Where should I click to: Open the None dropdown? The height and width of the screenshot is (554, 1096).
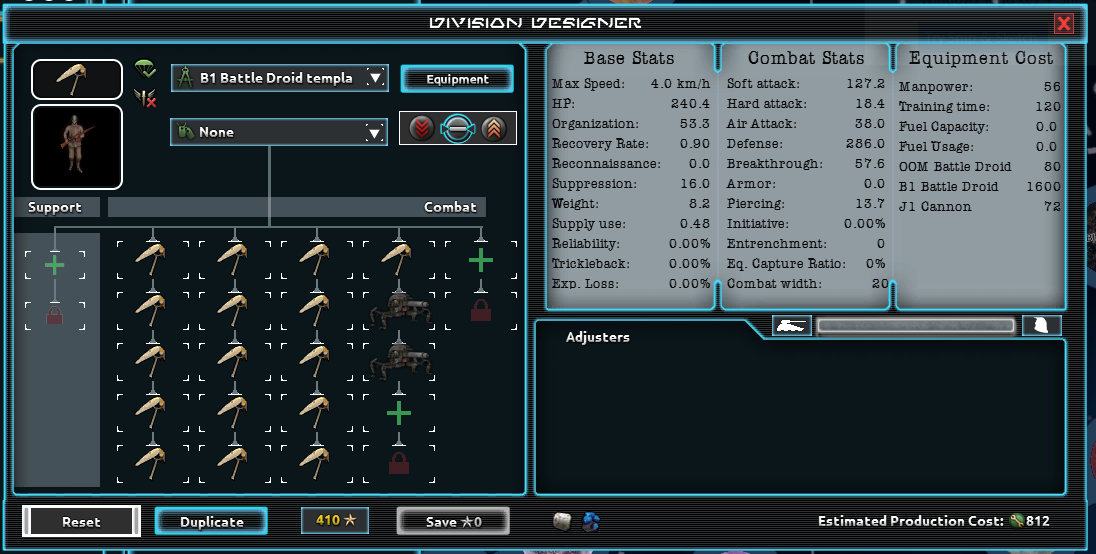point(375,132)
